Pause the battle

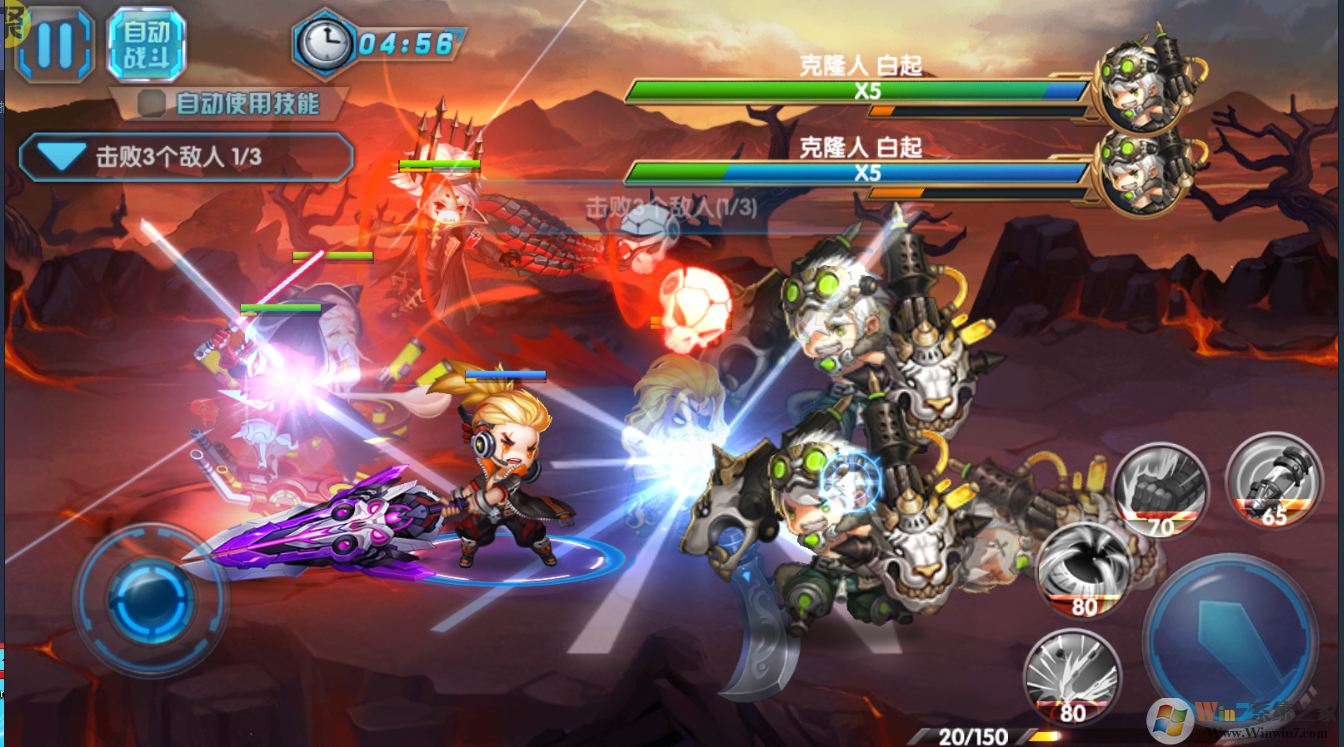tap(54, 45)
